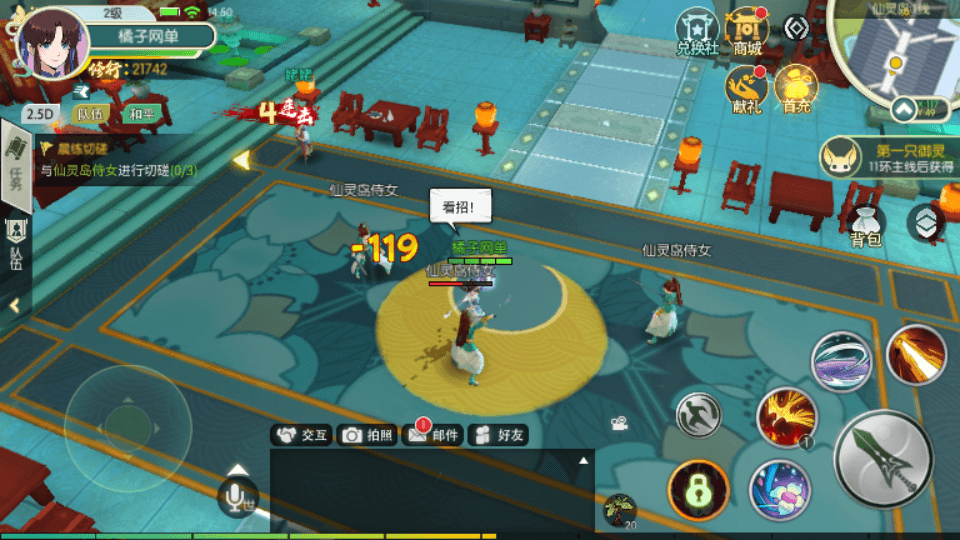Open the 首充 first recharge offer

(796, 90)
